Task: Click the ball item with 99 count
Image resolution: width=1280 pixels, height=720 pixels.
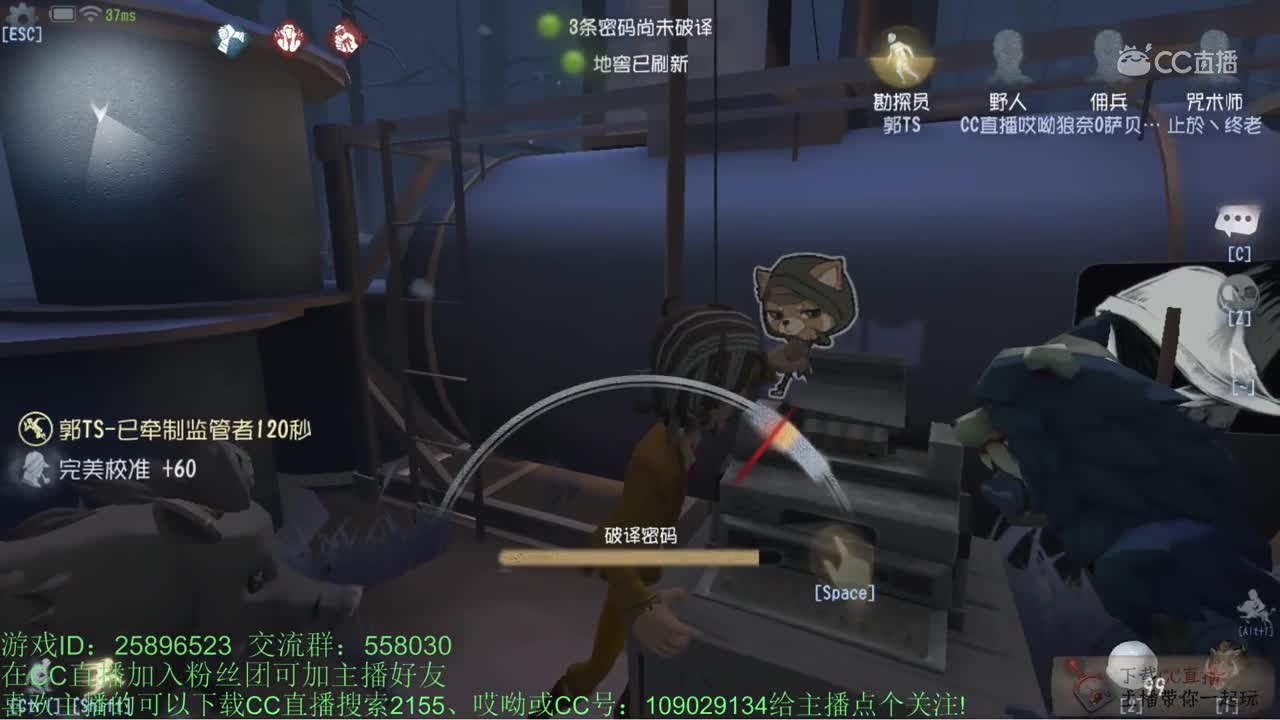Action: [x=1132, y=665]
